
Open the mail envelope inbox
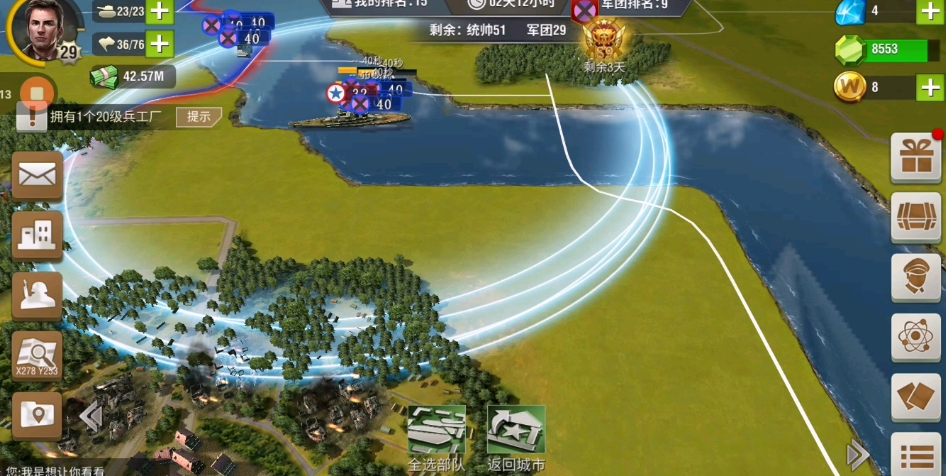coord(37,176)
